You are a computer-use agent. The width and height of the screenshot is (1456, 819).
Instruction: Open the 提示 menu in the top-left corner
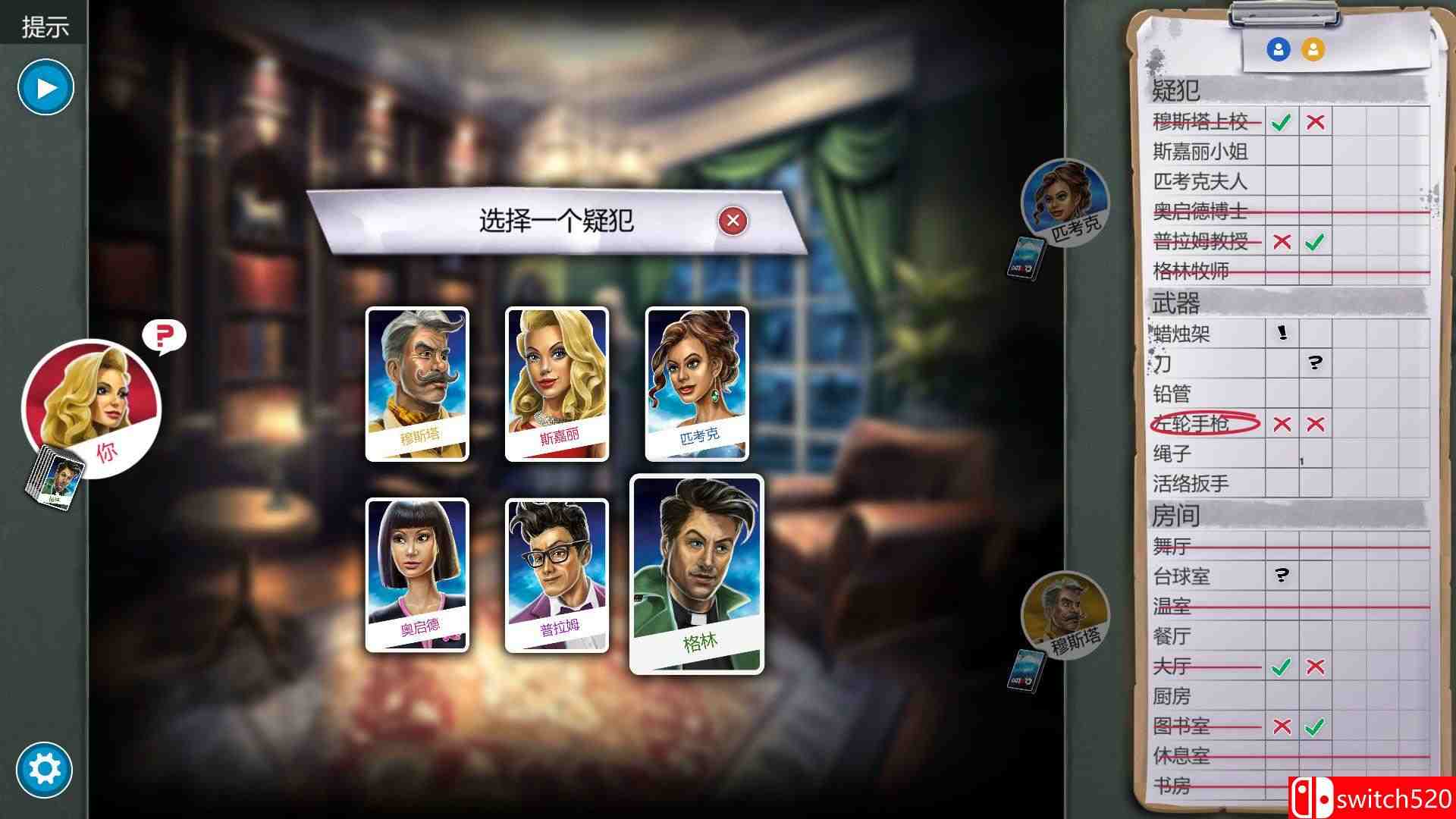click(x=45, y=27)
